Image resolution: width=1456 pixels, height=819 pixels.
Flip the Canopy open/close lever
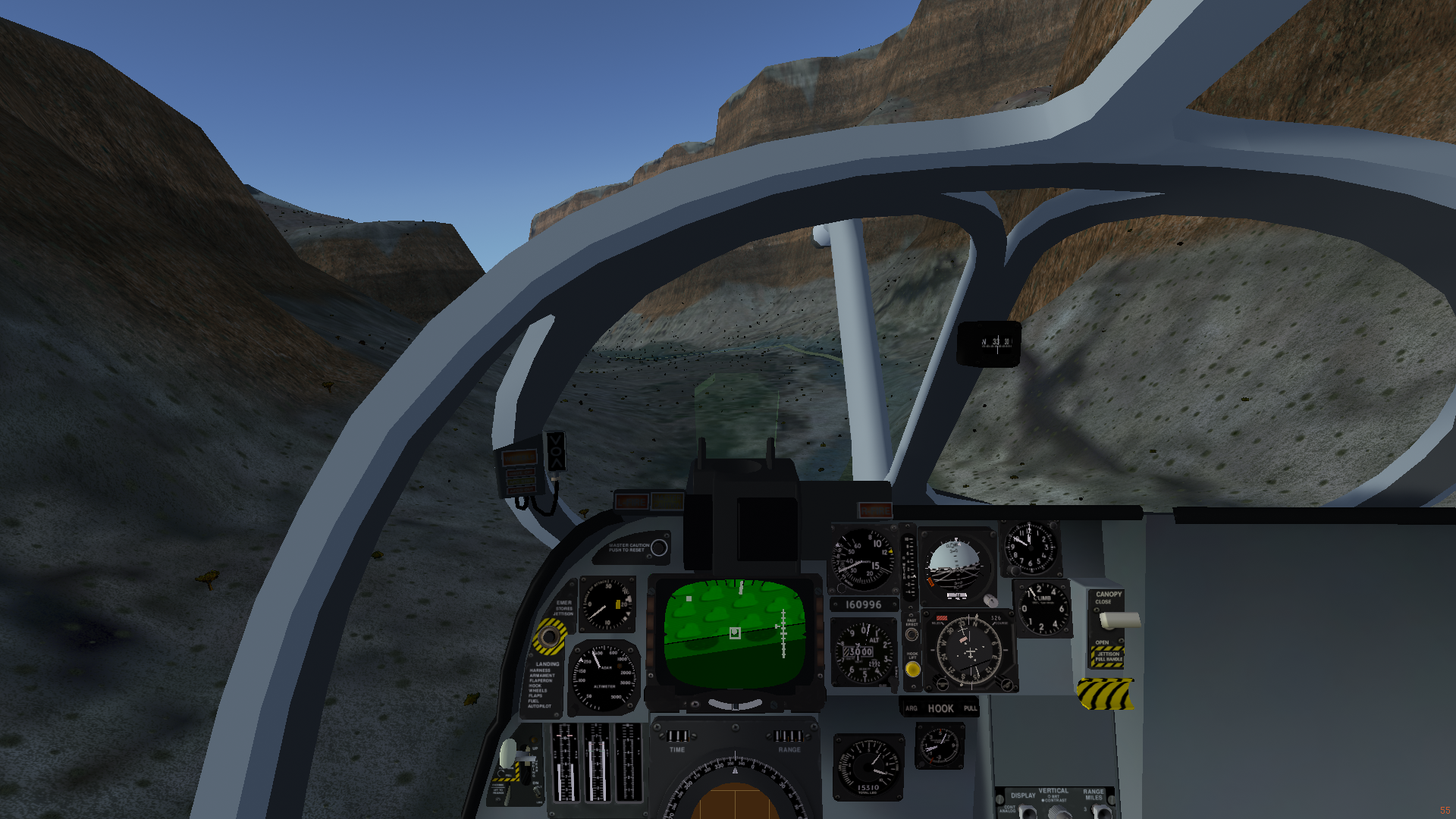click(1119, 620)
